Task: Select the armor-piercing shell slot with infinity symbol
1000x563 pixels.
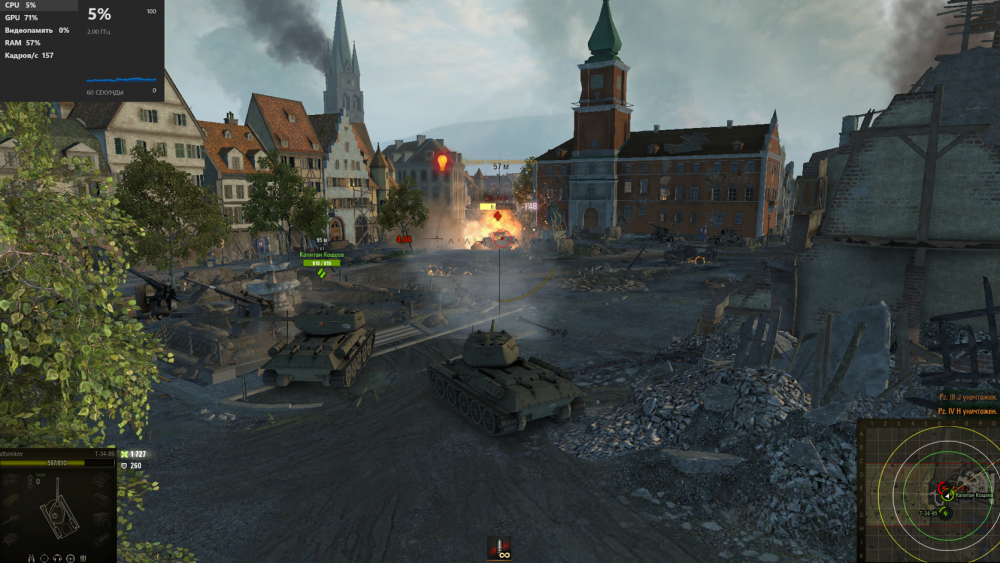Action: [498, 548]
